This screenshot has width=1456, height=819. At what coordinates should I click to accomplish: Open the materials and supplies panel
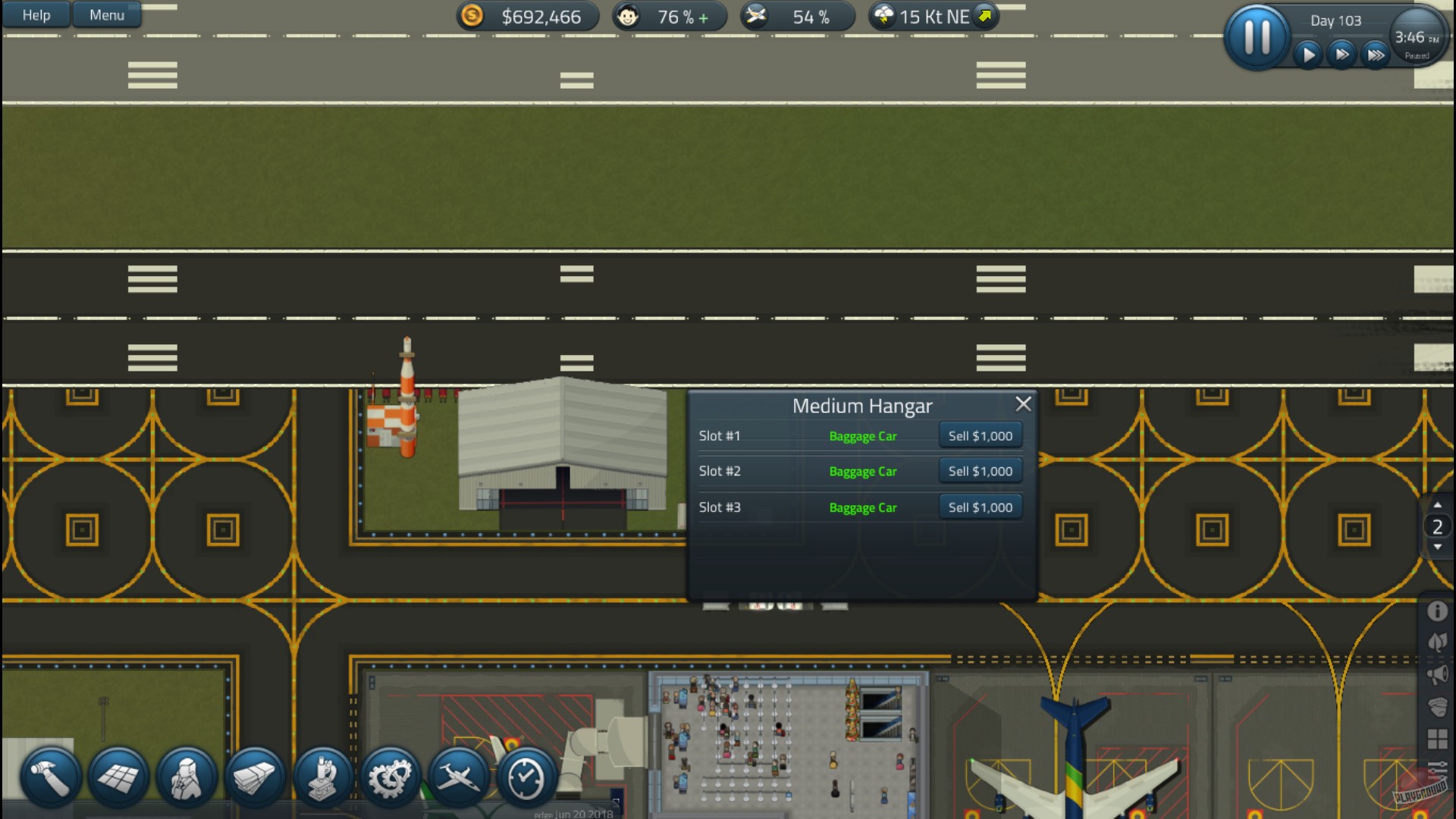click(254, 775)
